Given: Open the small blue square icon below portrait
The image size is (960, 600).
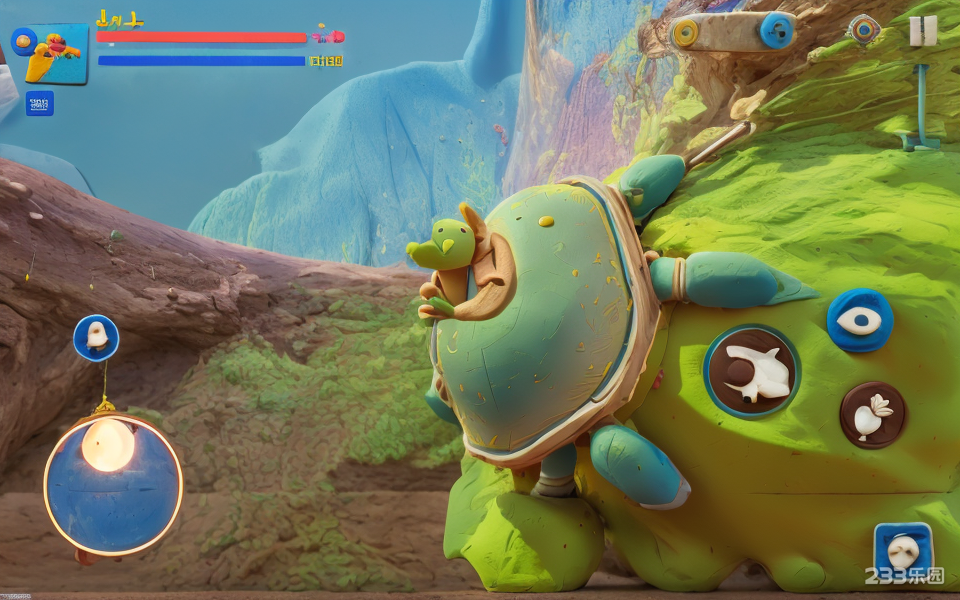Looking at the screenshot, I should click(40, 103).
